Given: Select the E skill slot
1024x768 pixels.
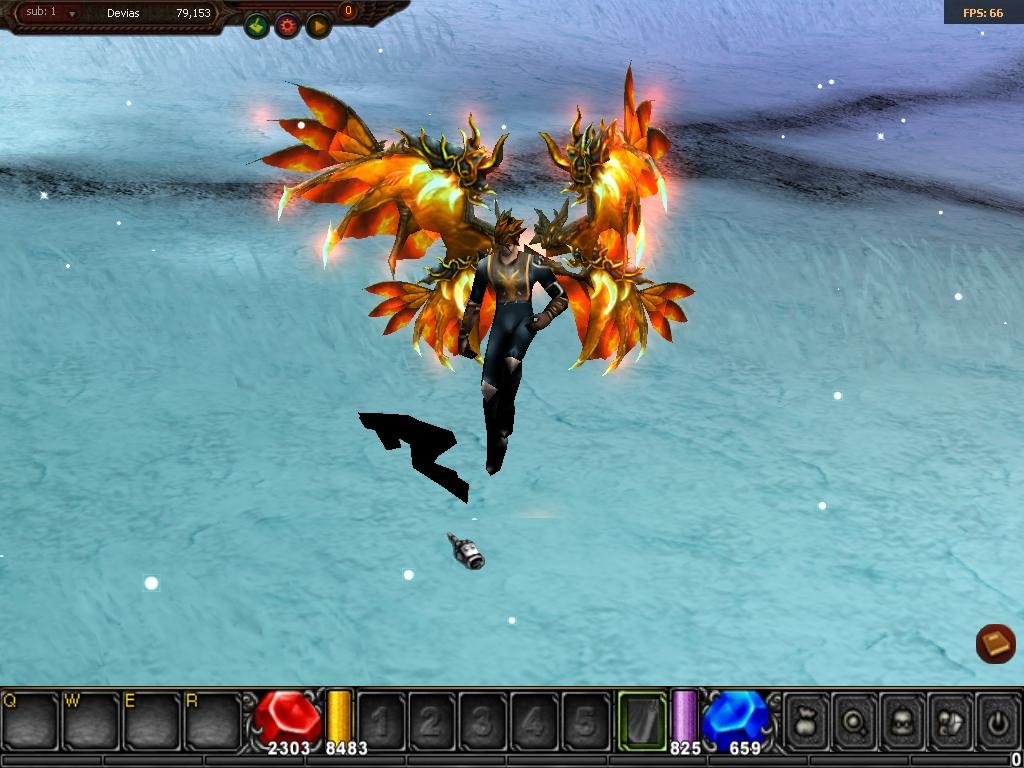Looking at the screenshot, I should tap(152, 720).
